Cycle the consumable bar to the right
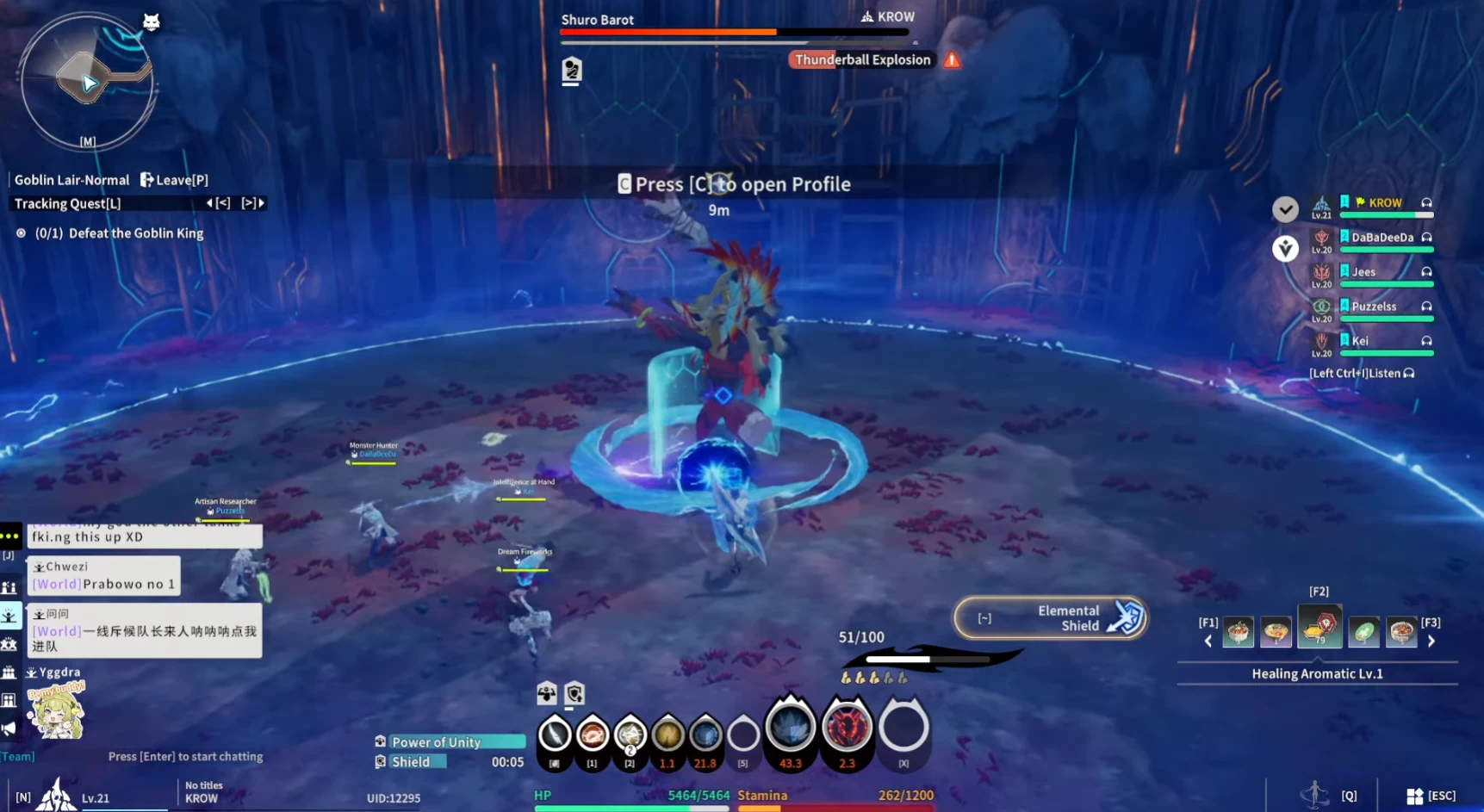 (1431, 642)
